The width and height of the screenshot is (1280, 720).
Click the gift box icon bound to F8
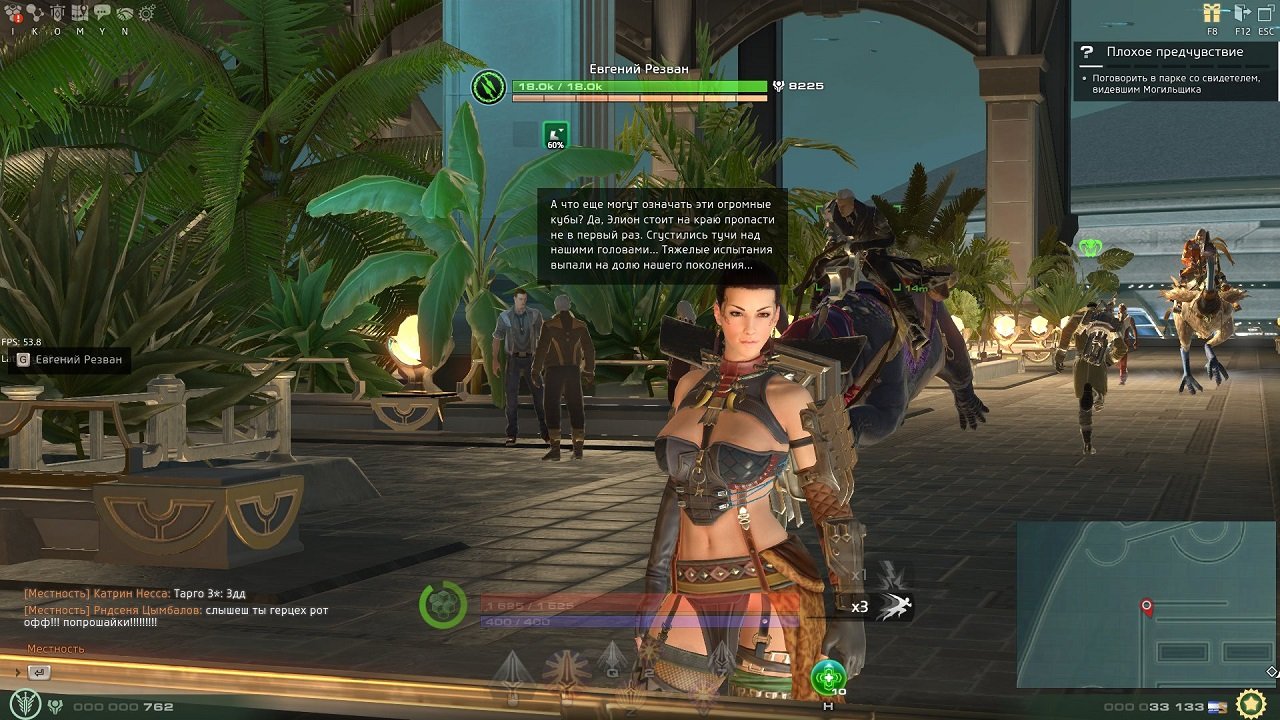[1214, 12]
